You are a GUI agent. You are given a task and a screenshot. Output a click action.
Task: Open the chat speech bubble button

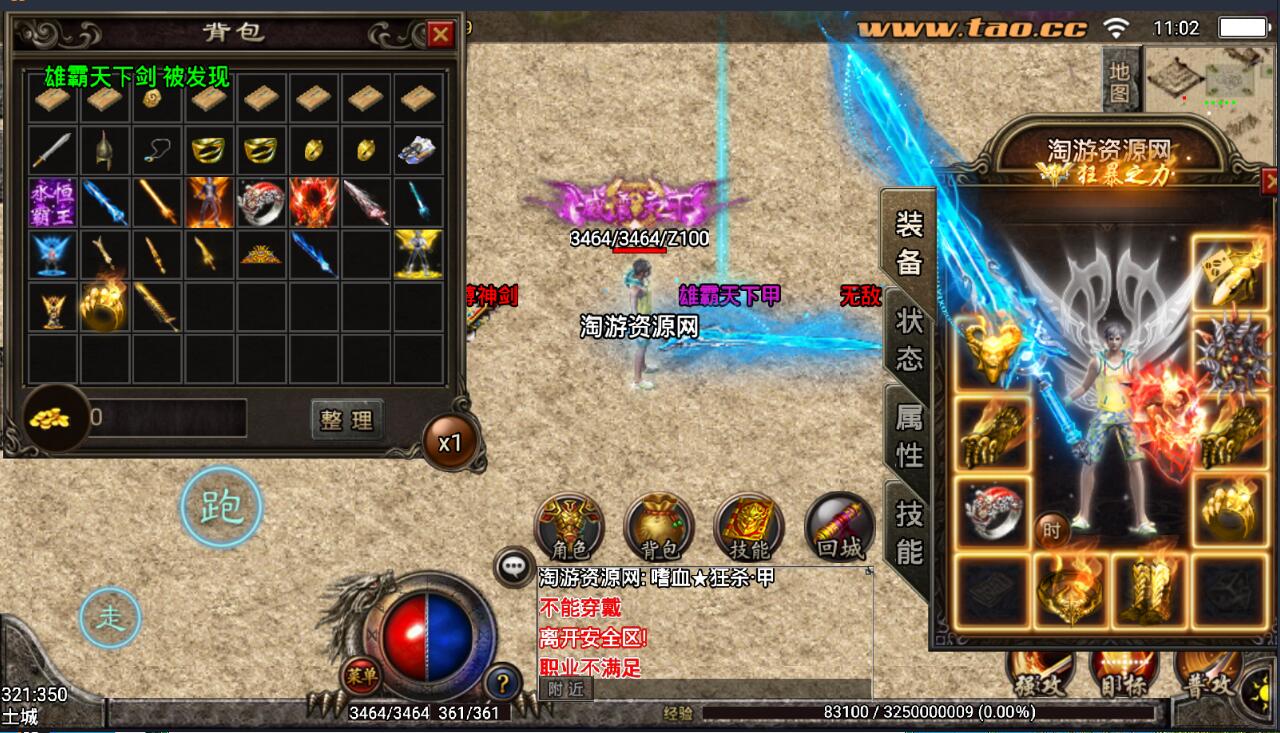514,567
